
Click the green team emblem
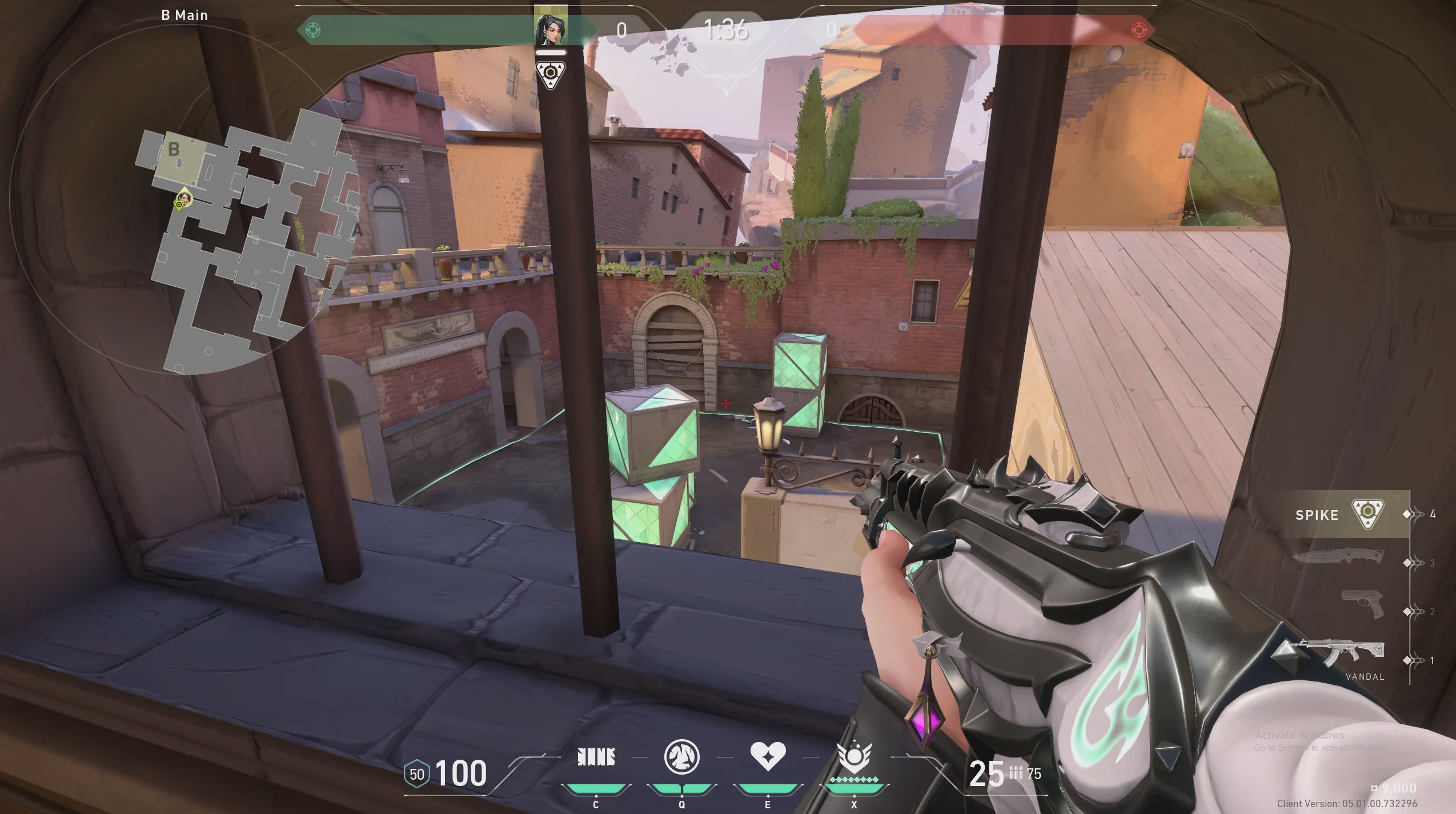(313, 30)
